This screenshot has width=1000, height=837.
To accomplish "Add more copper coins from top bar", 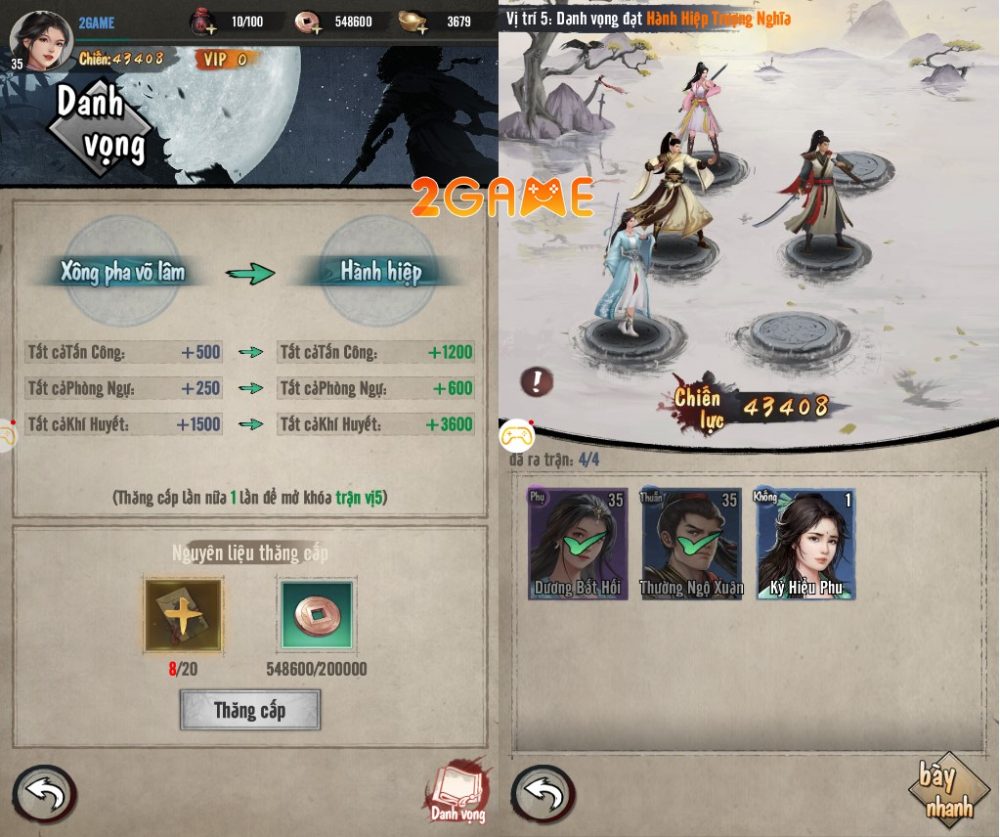I will (x=309, y=21).
